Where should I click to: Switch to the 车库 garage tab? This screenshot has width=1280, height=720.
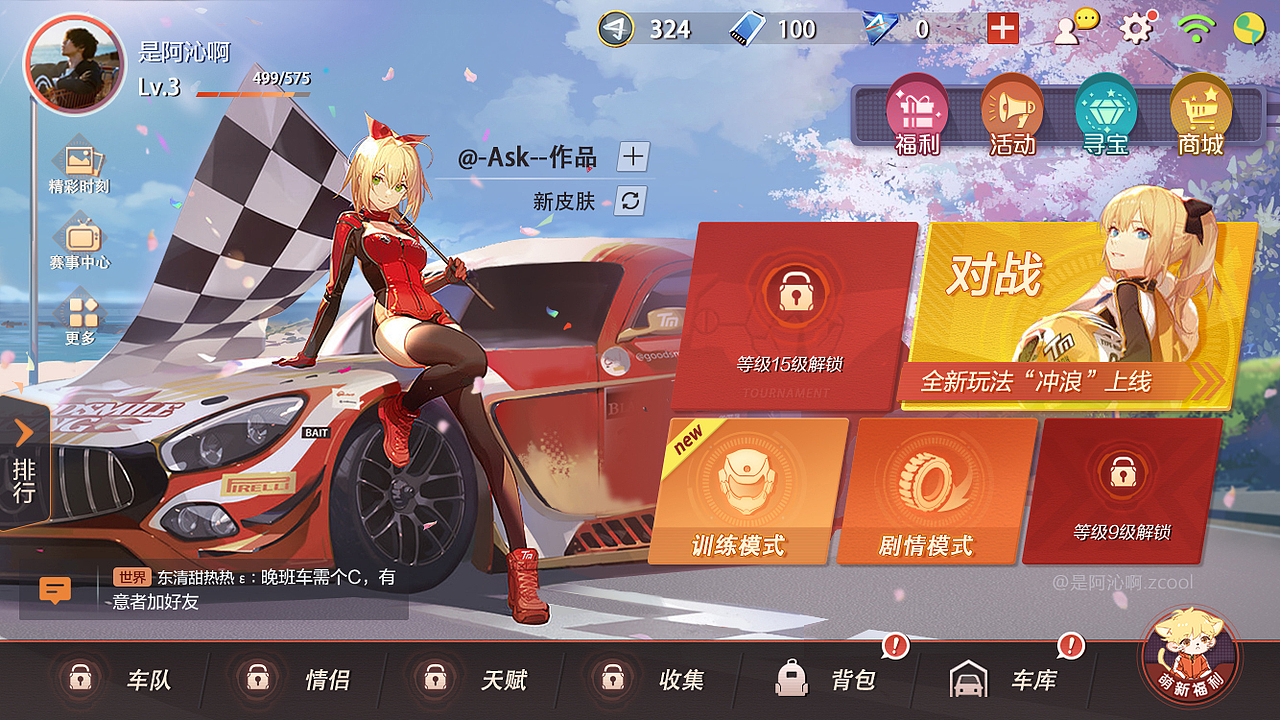[1000, 678]
